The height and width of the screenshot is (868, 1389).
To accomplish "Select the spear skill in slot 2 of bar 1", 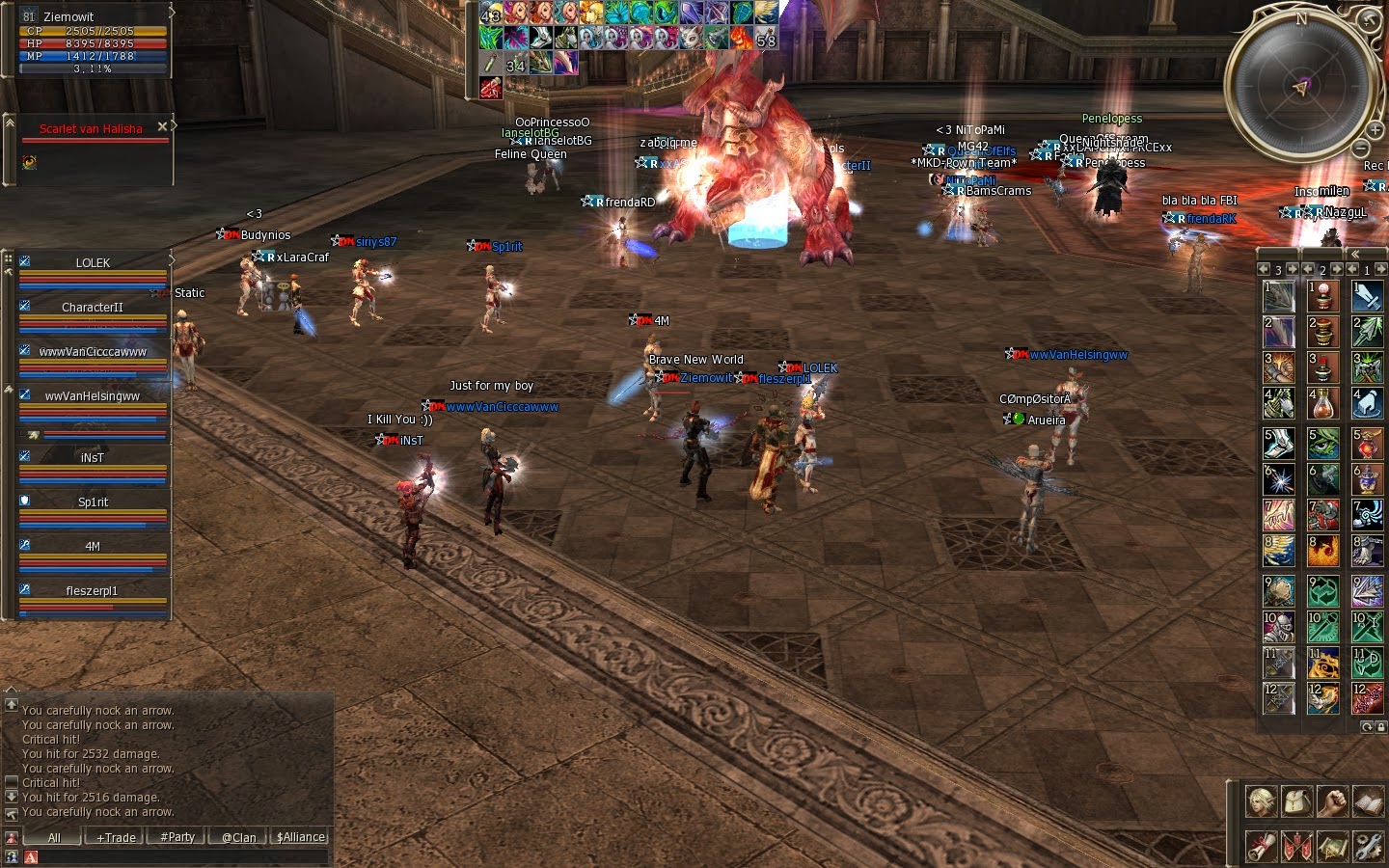I will click(x=1368, y=334).
